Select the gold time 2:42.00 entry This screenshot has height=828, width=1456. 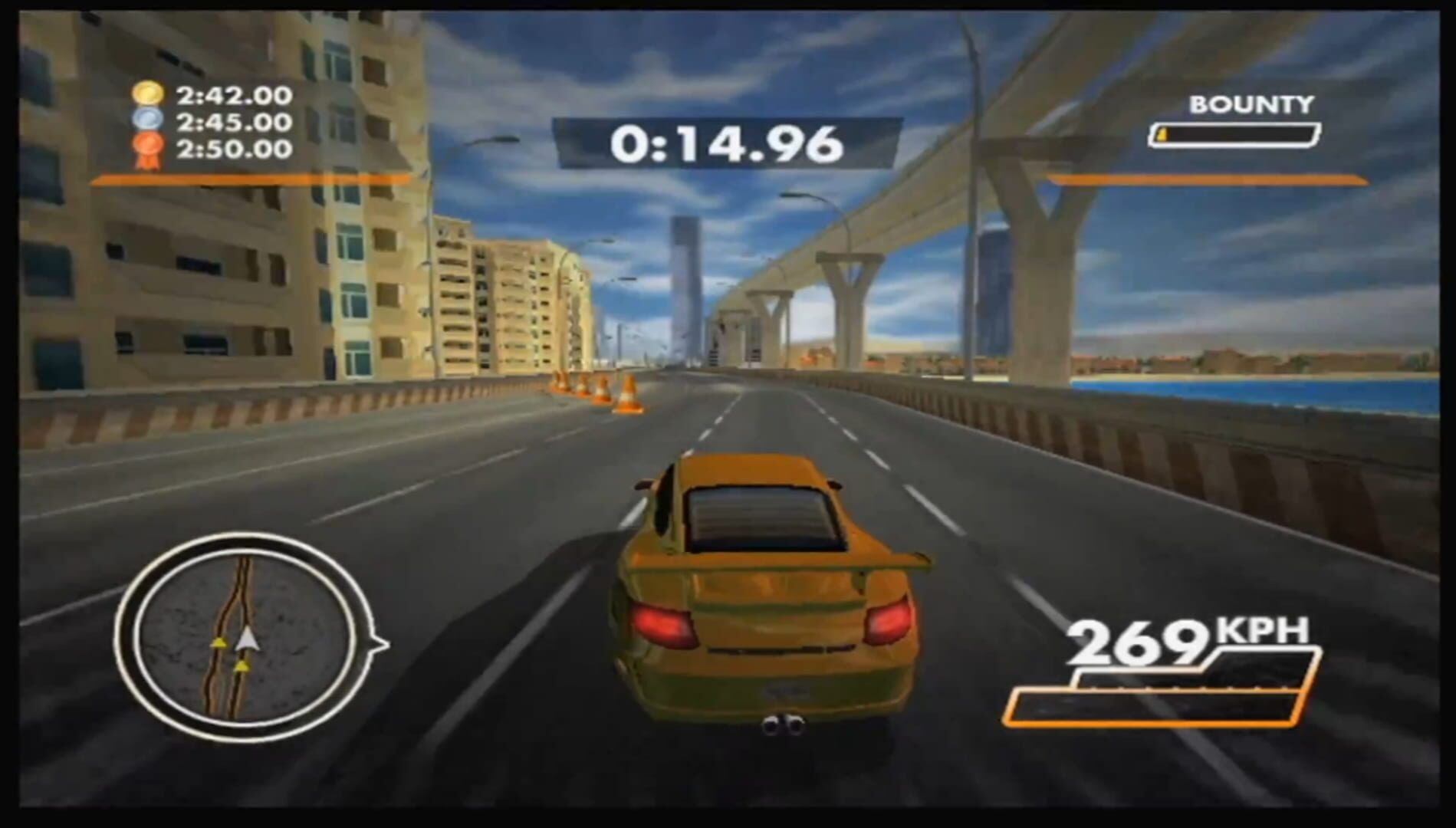[234, 94]
